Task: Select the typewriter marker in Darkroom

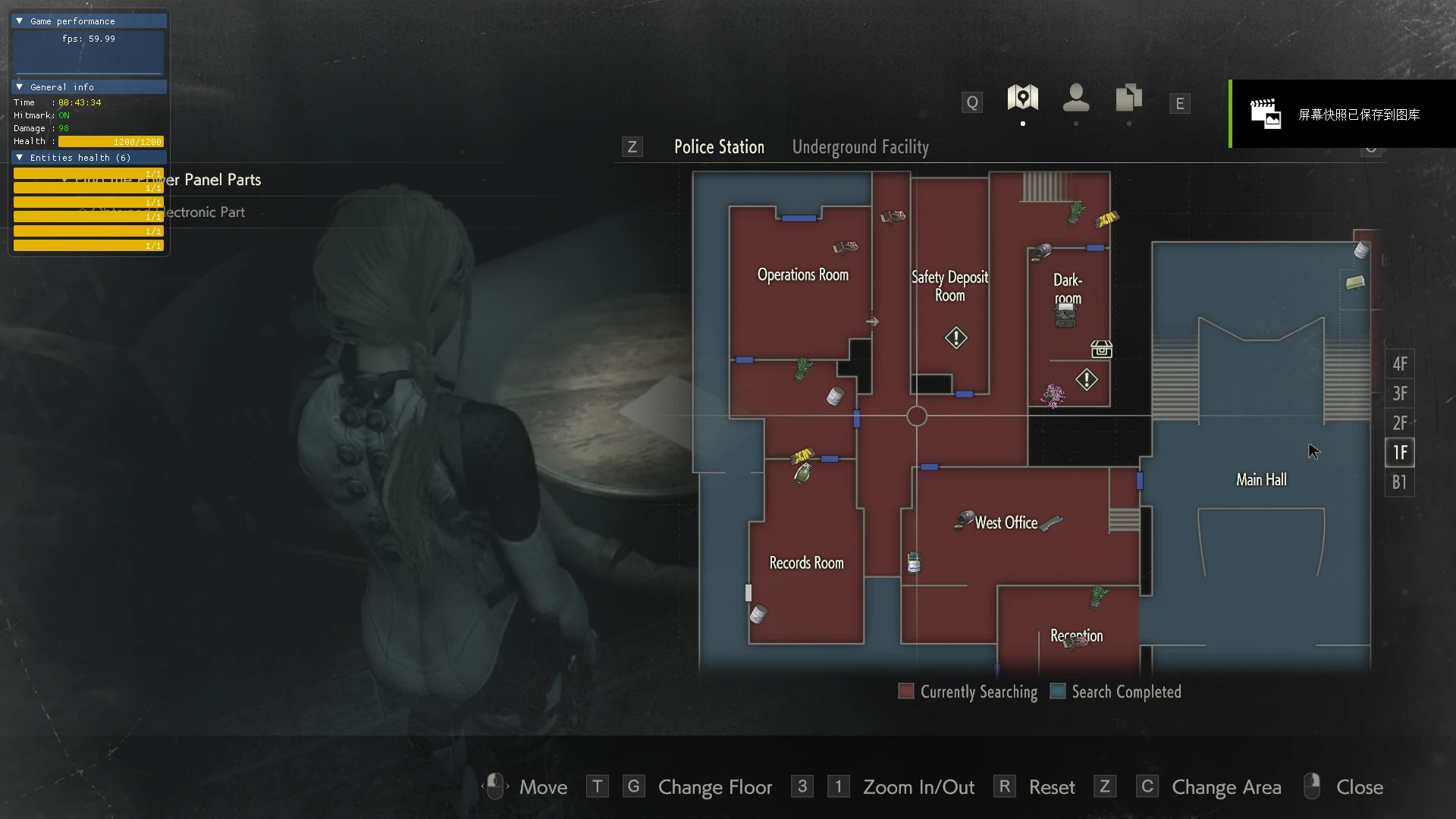Action: click(1065, 315)
